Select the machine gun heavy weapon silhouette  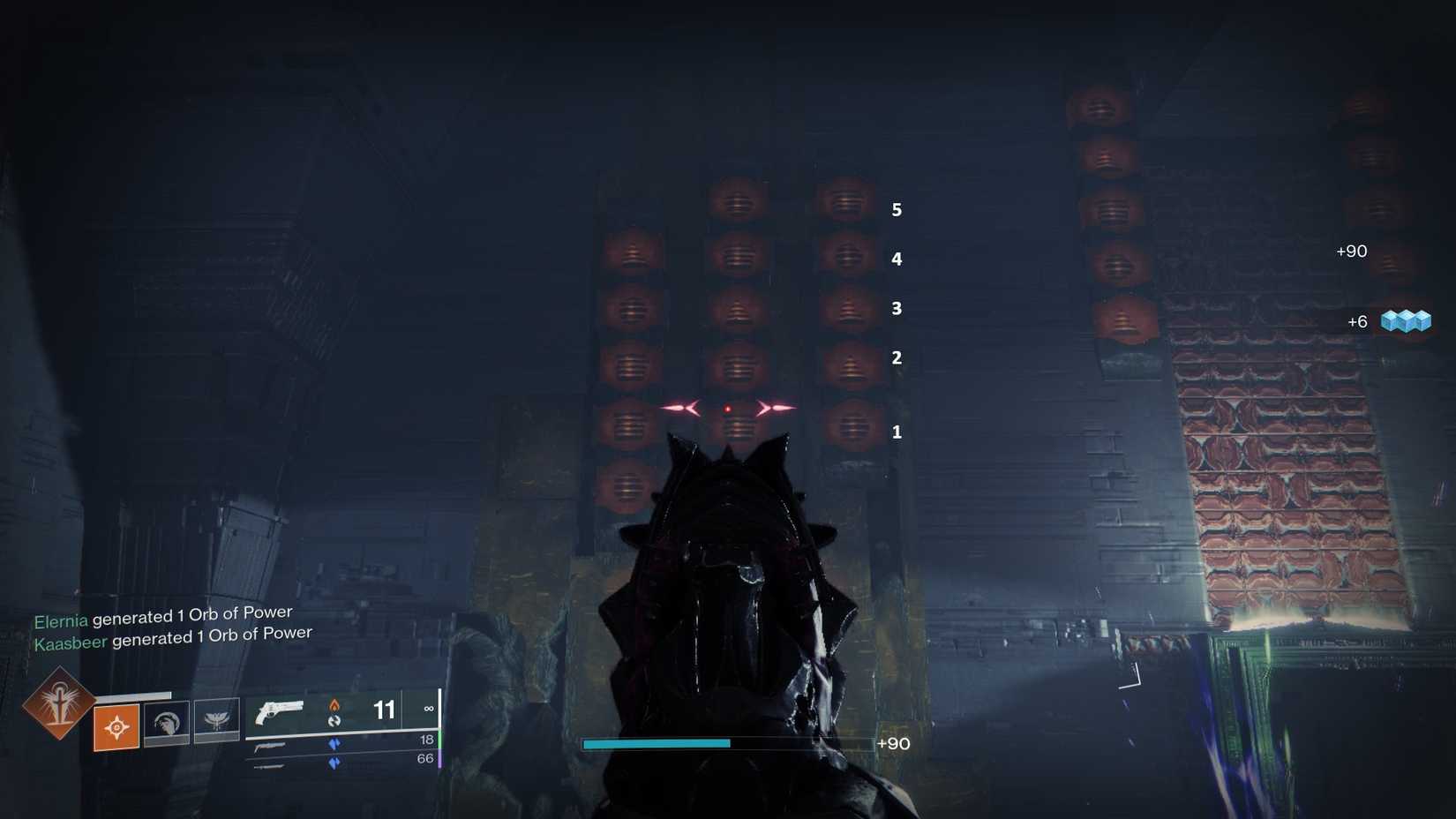tap(270, 766)
